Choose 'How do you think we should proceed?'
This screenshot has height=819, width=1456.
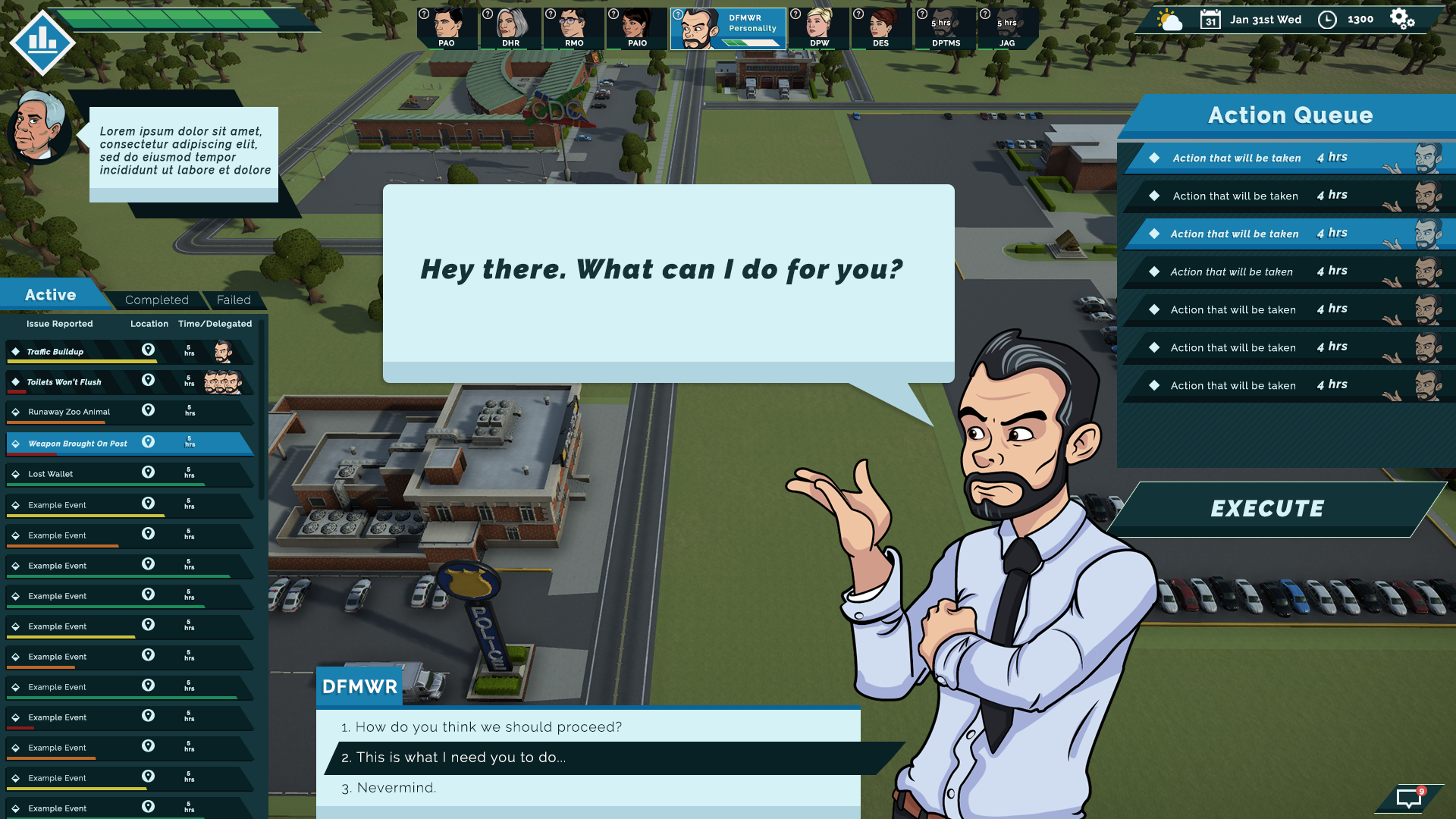488,727
